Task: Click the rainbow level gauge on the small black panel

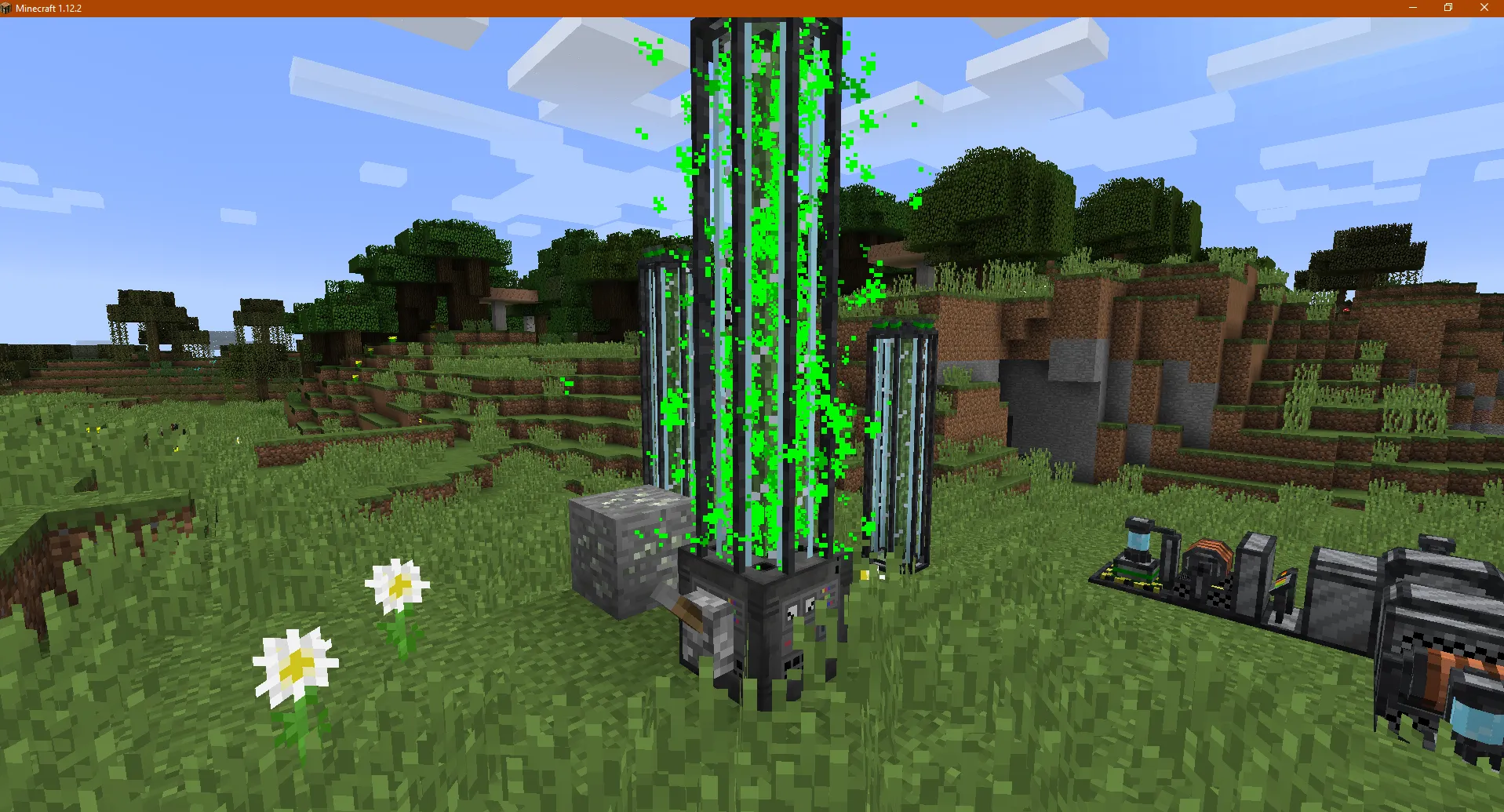Action: point(1281,580)
